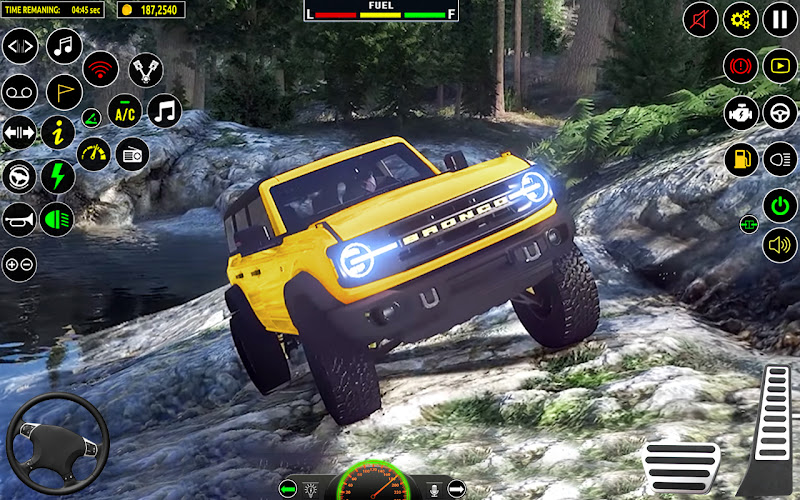Click the yellow video play button
The width and height of the screenshot is (800, 500).
tap(780, 66)
